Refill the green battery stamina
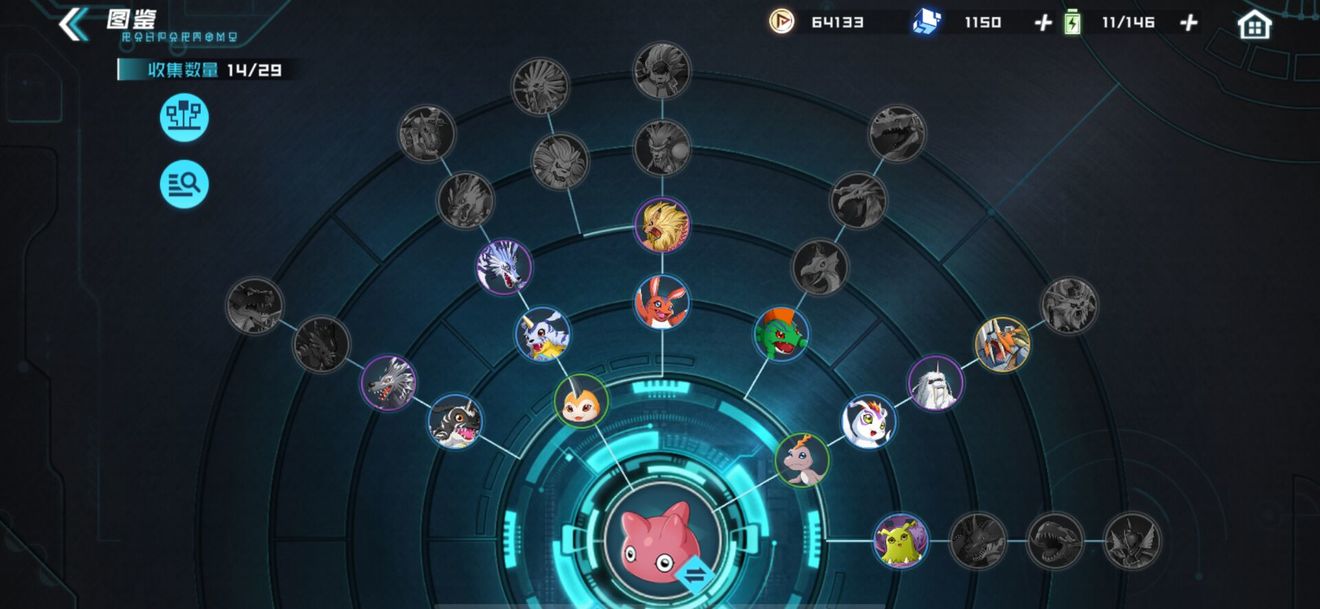Screen dimensions: 1320x609 pyautogui.click(x=1188, y=22)
